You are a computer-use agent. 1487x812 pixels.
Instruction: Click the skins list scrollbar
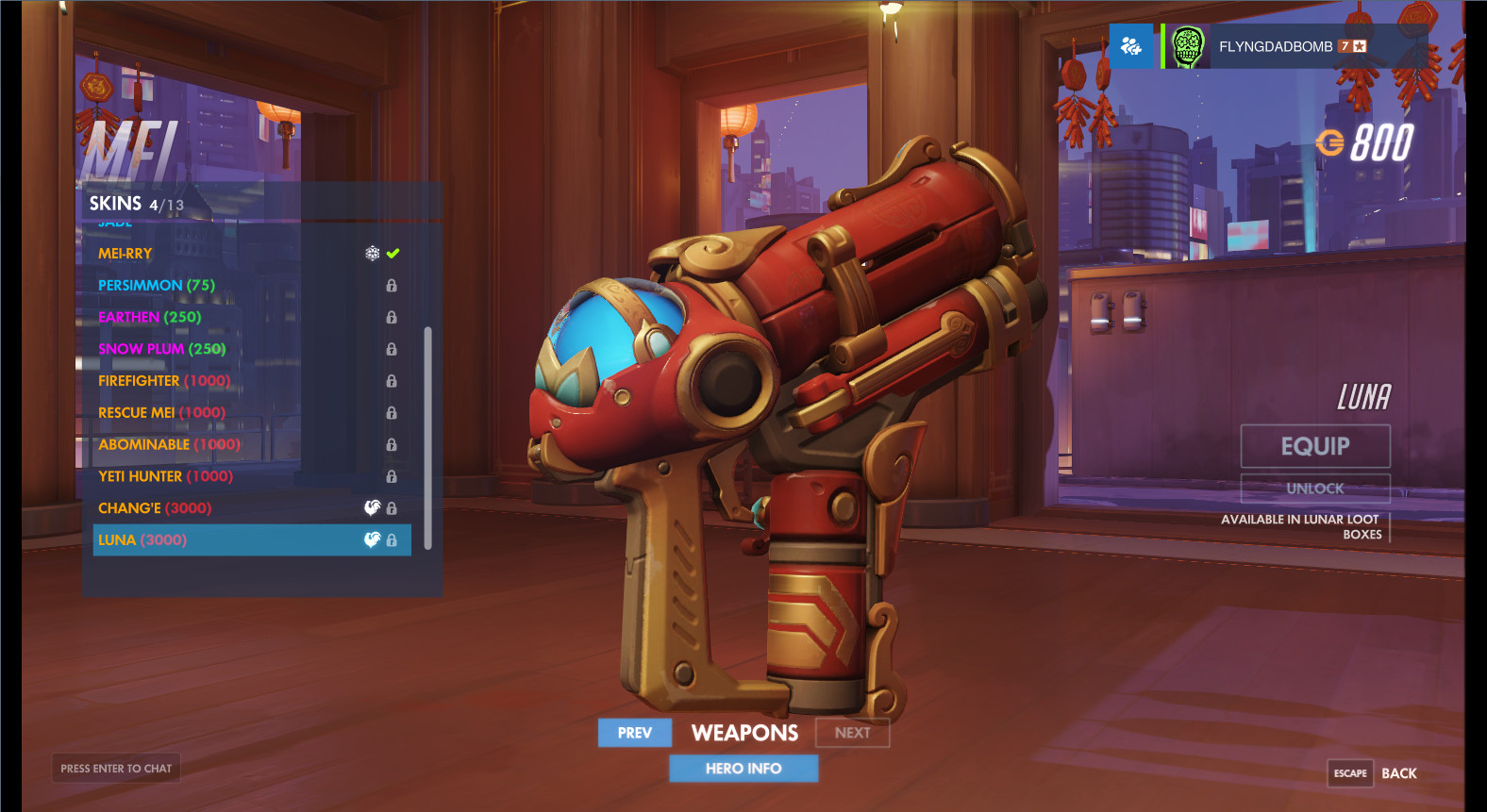pos(427,438)
